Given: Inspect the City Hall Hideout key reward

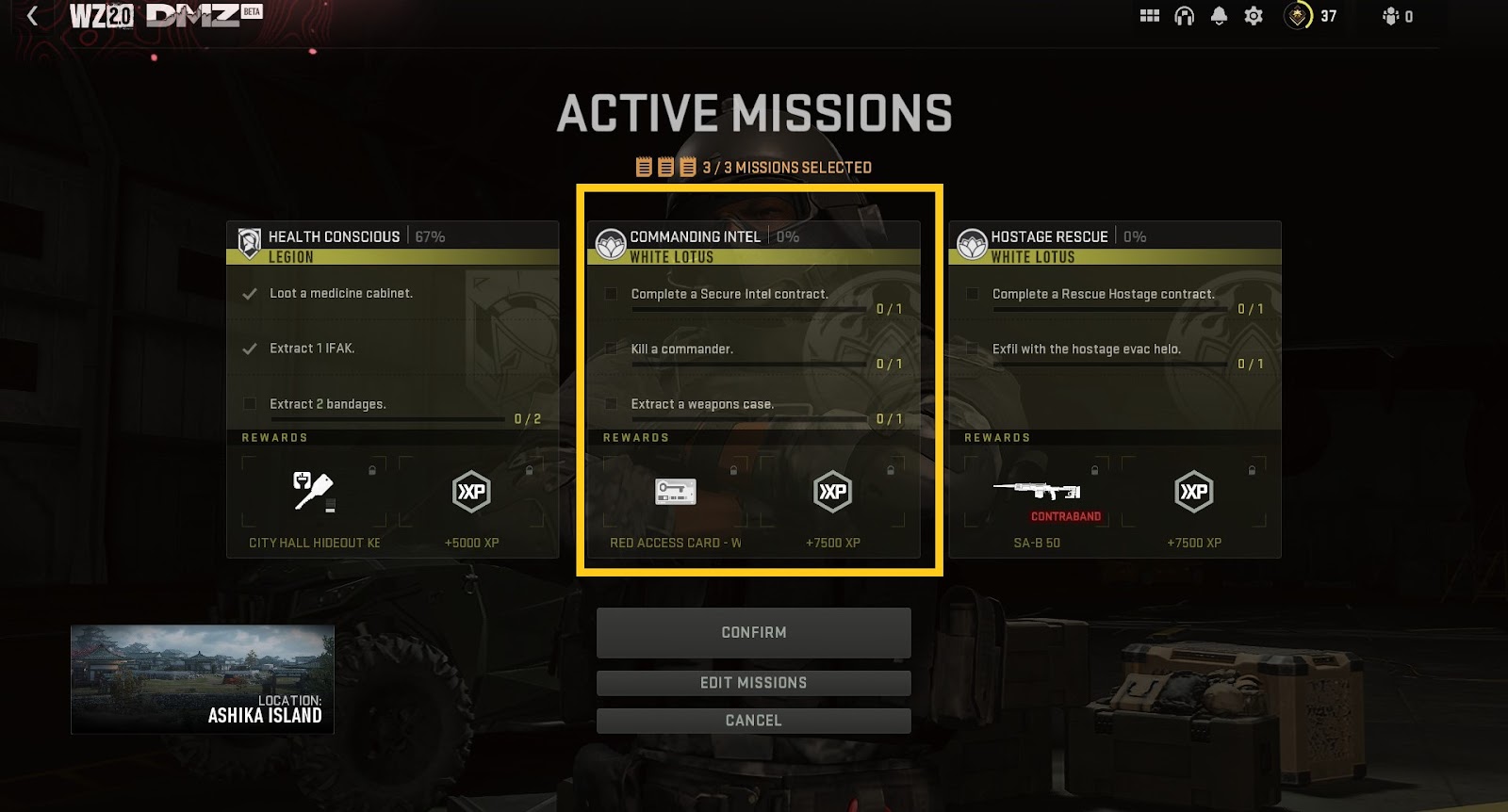Looking at the screenshot, I should pos(314,493).
